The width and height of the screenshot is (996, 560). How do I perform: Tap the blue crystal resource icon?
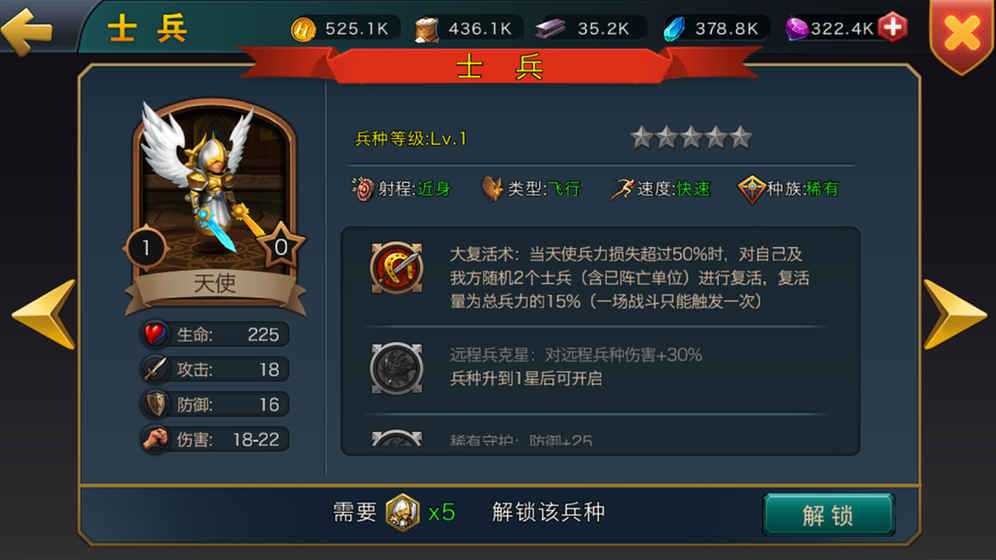(x=674, y=29)
